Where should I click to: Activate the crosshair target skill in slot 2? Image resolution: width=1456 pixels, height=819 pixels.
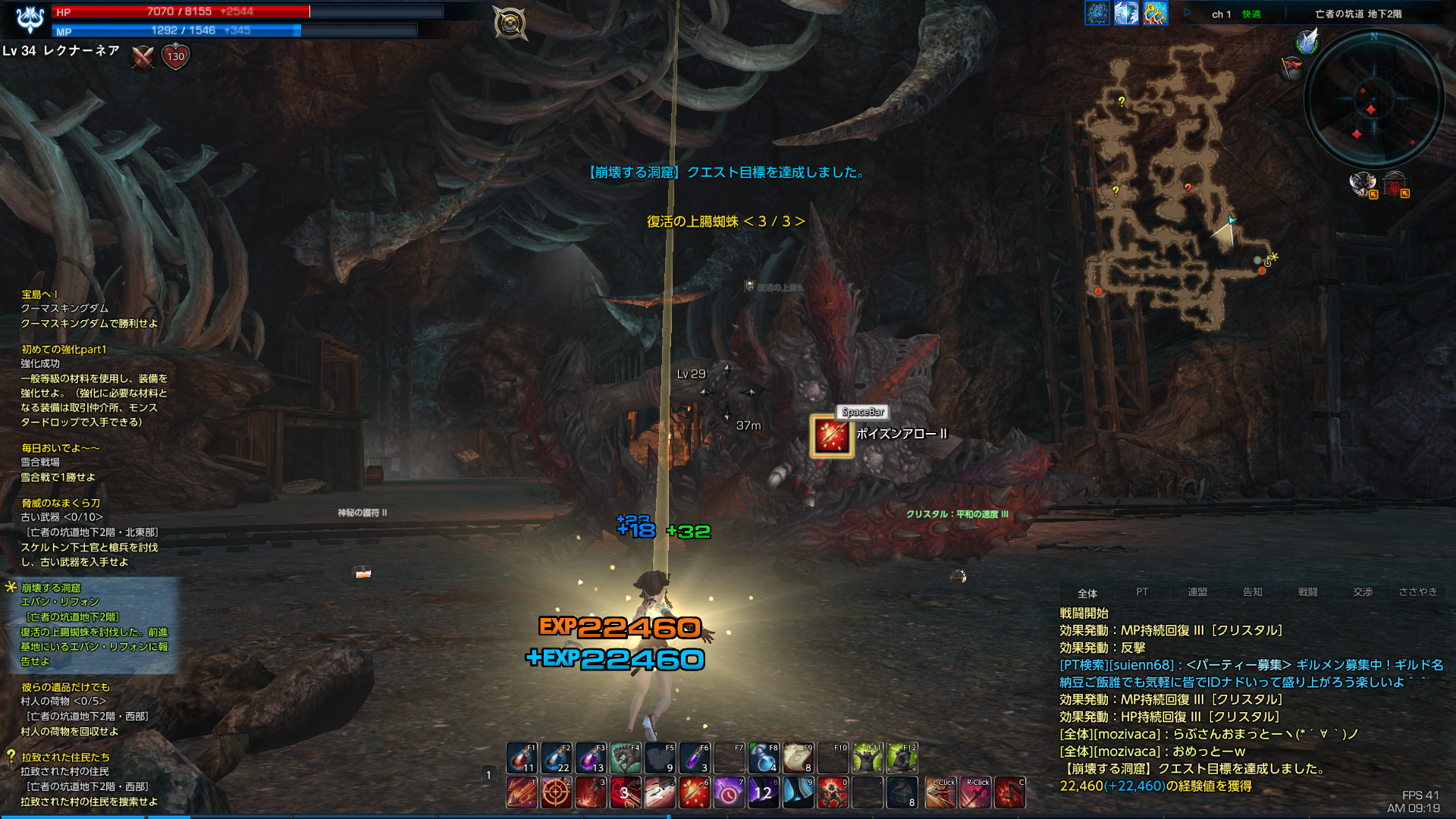tap(556, 793)
